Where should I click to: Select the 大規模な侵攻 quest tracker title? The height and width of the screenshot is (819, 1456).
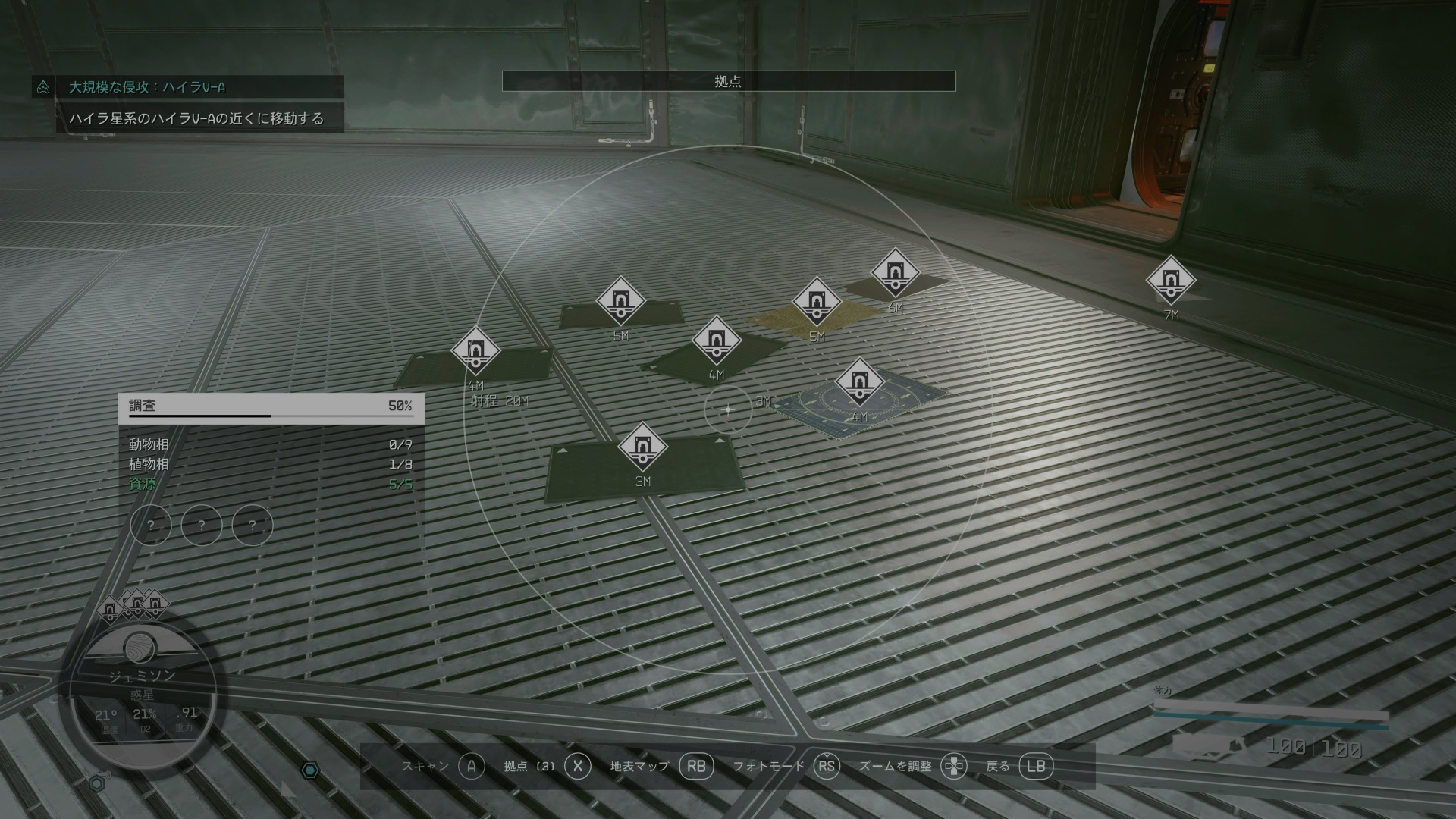tap(147, 87)
